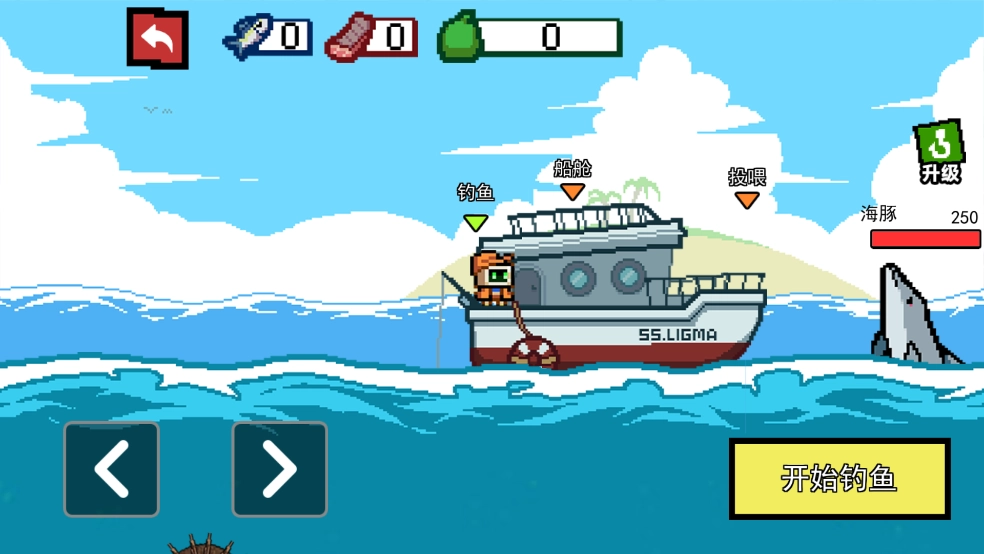Image resolution: width=984 pixels, height=554 pixels.
Task: Select the 投喂 feeding marker
Action: (x=747, y=199)
